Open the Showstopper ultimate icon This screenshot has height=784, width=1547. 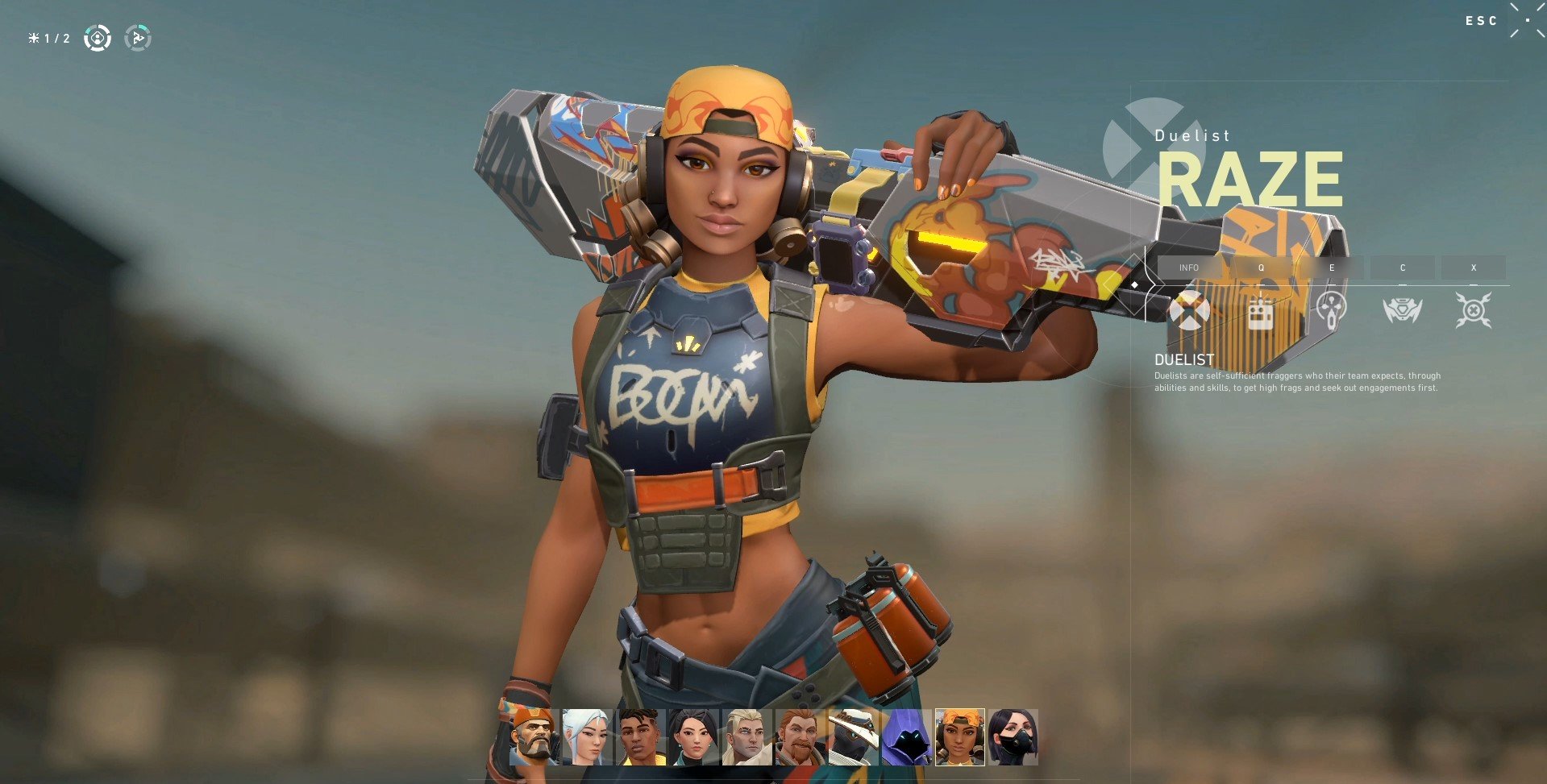[x=1474, y=310]
